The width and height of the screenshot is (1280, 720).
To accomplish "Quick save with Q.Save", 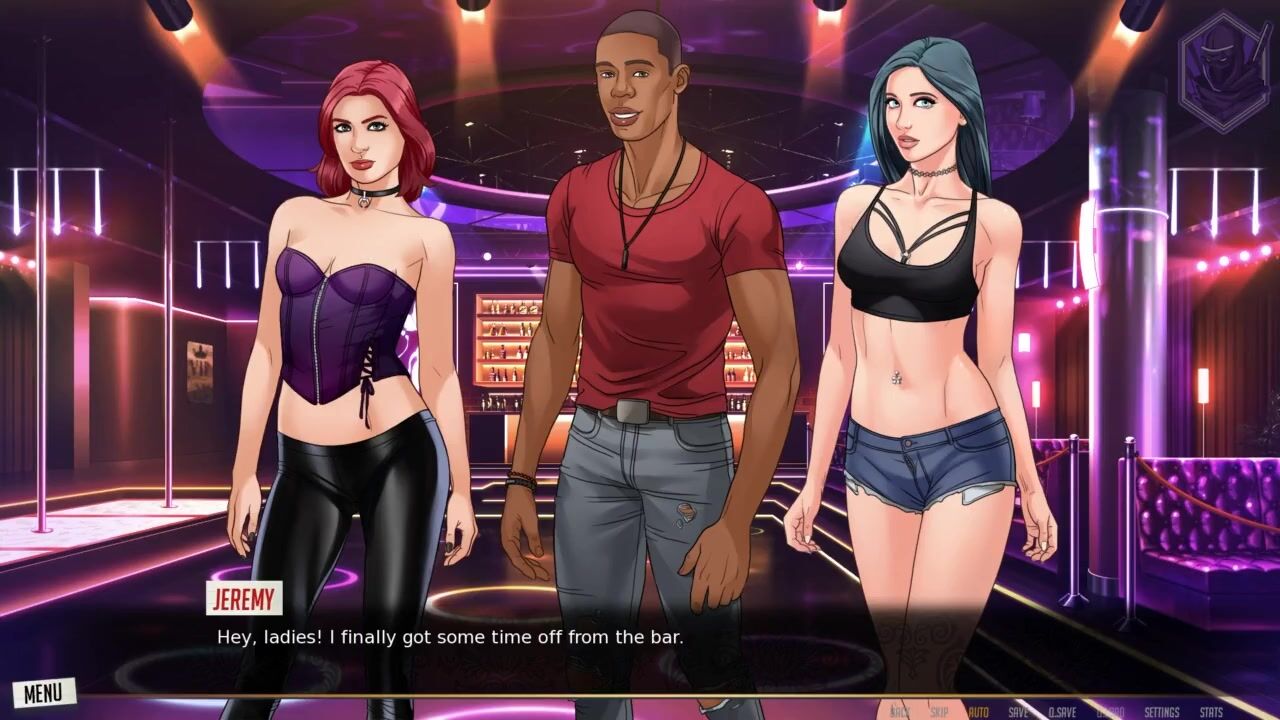I will point(1062,712).
